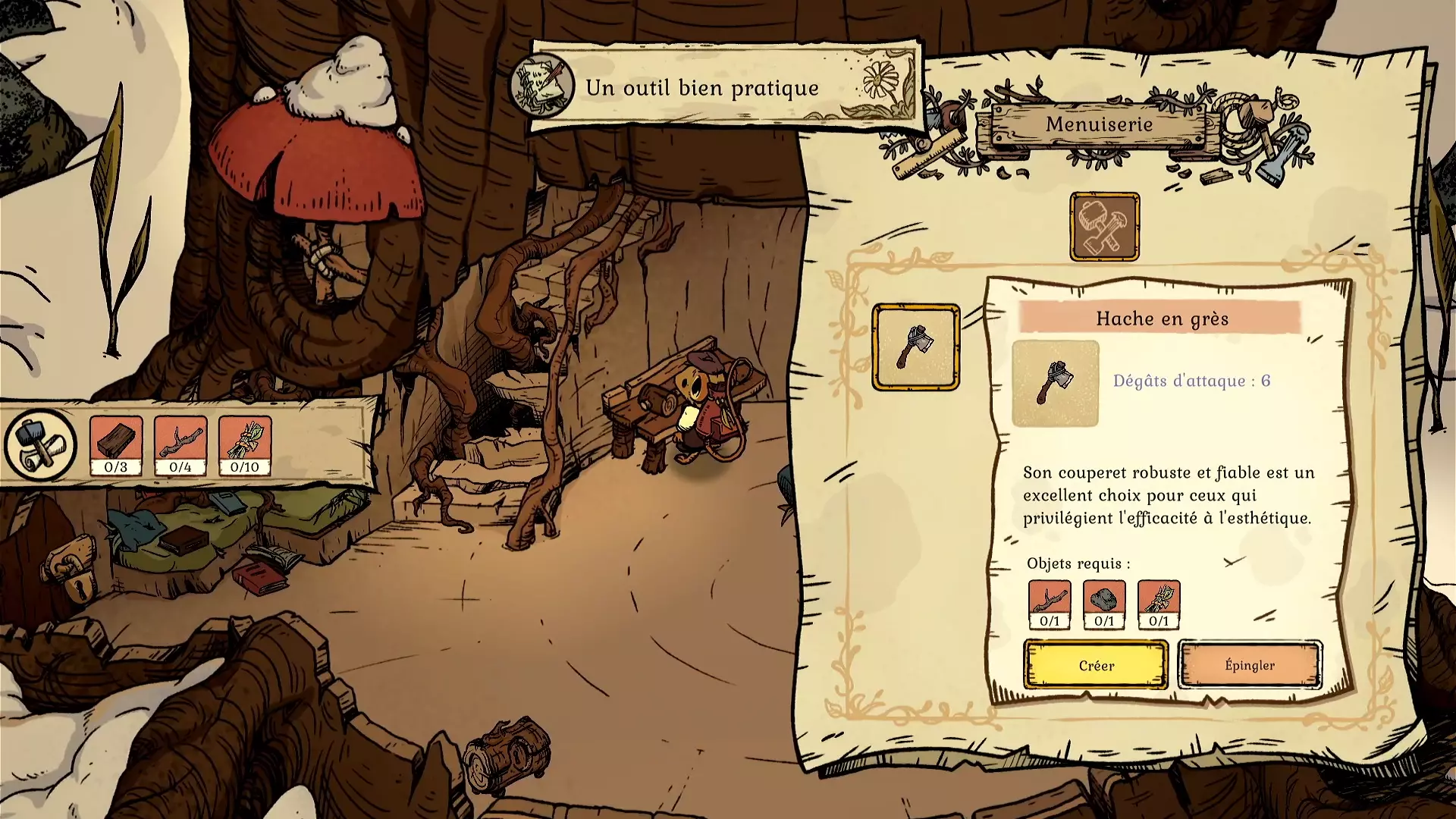Click the required twig ingredient slot
This screenshot has width=1456, height=819.
click(1050, 604)
